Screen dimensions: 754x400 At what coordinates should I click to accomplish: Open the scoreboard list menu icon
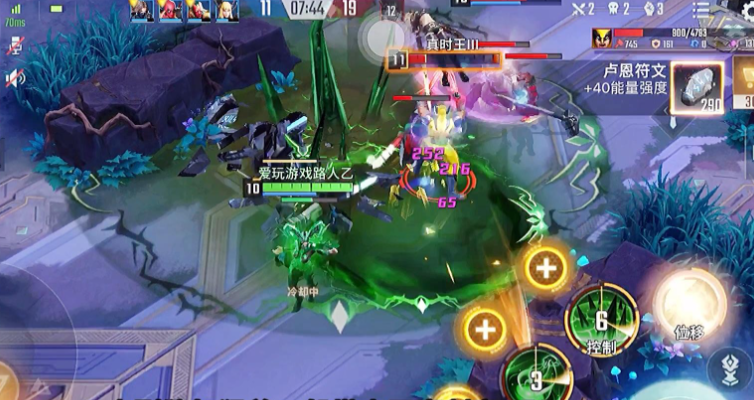[703, 9]
